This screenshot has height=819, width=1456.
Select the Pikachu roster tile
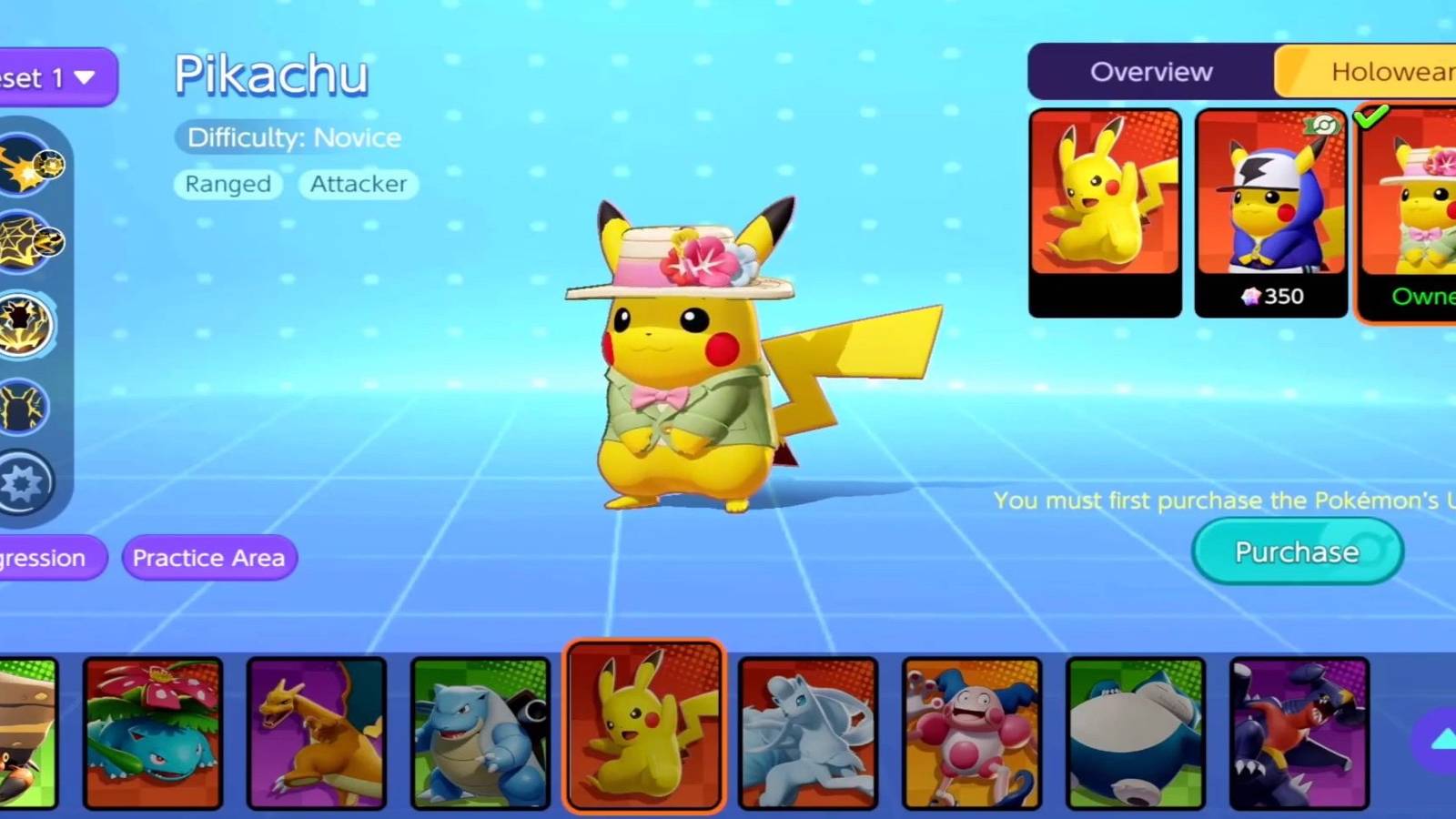pyautogui.click(x=644, y=728)
